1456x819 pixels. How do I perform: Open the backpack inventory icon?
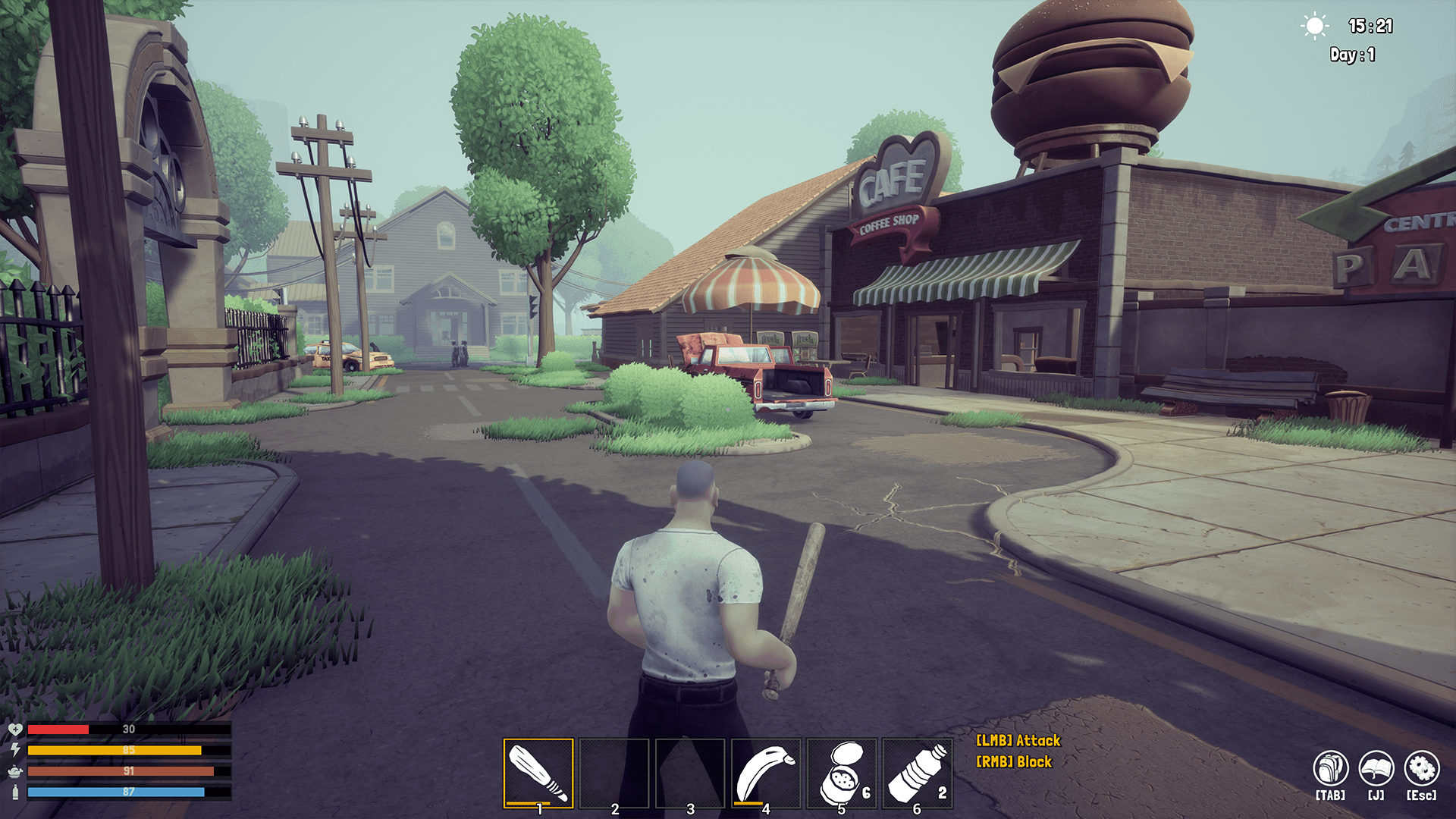[x=1330, y=769]
